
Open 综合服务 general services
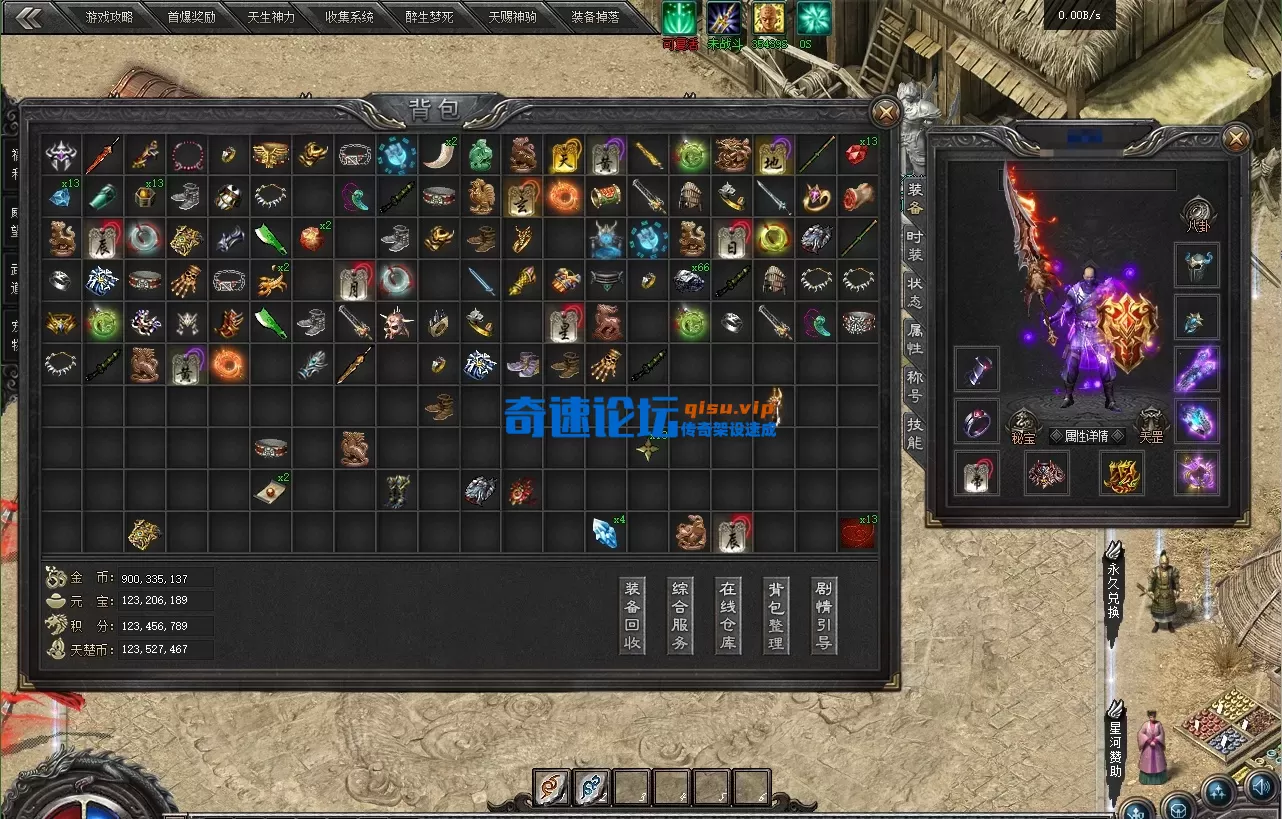click(x=680, y=615)
